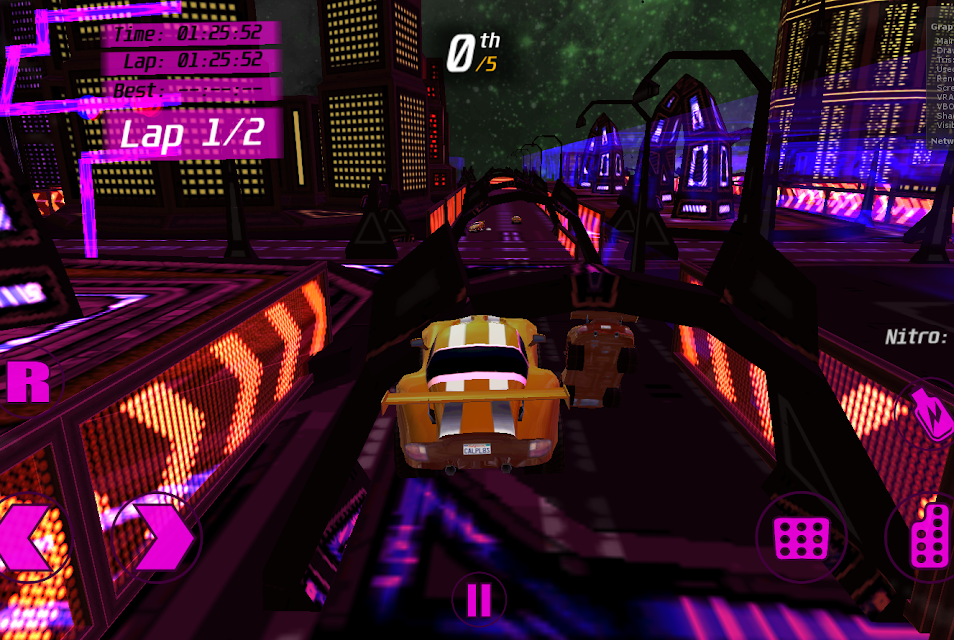Hit the brake pedal button
The width and height of the screenshot is (954, 640).
point(801,538)
